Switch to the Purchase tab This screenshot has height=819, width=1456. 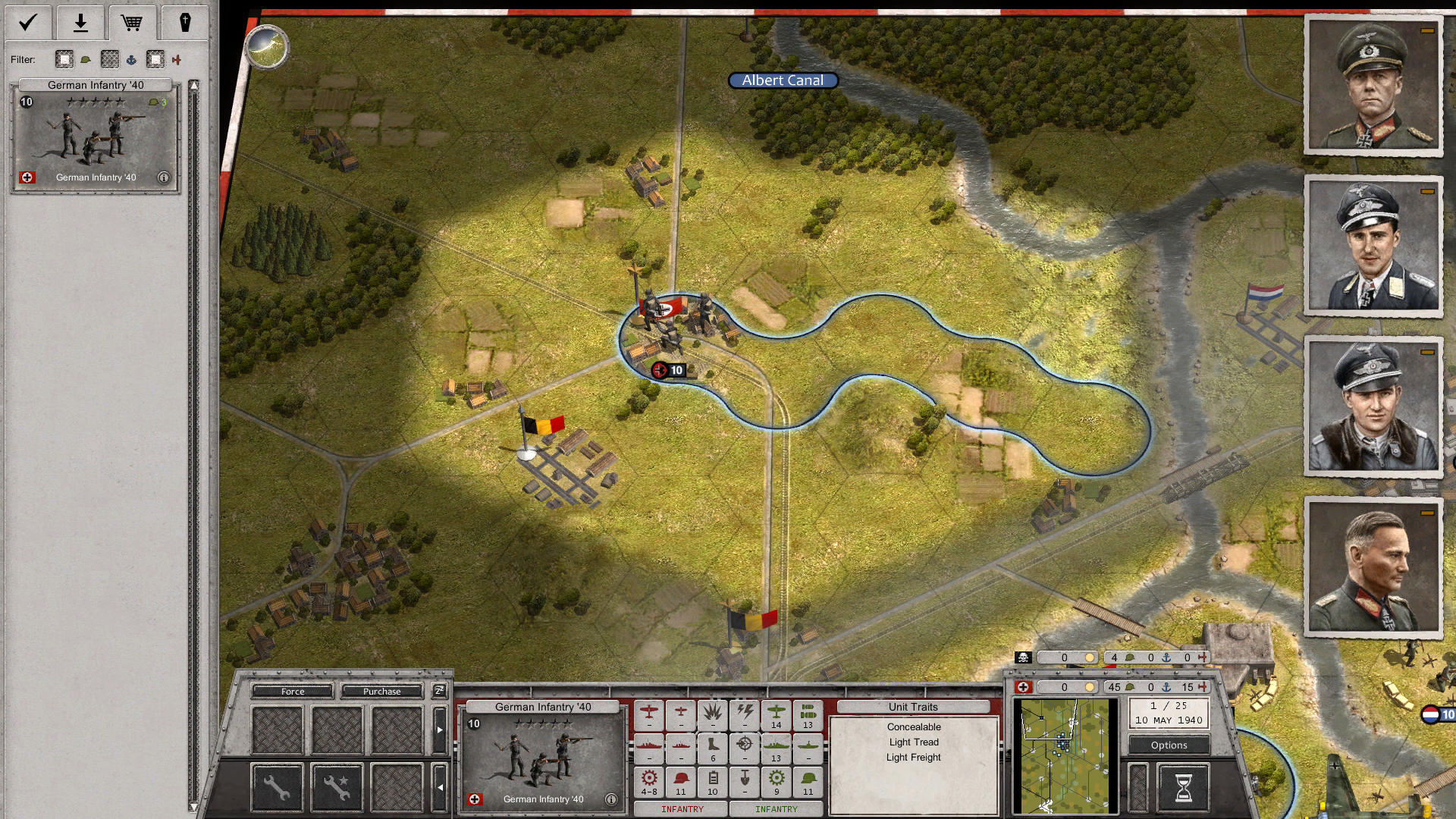[381, 692]
